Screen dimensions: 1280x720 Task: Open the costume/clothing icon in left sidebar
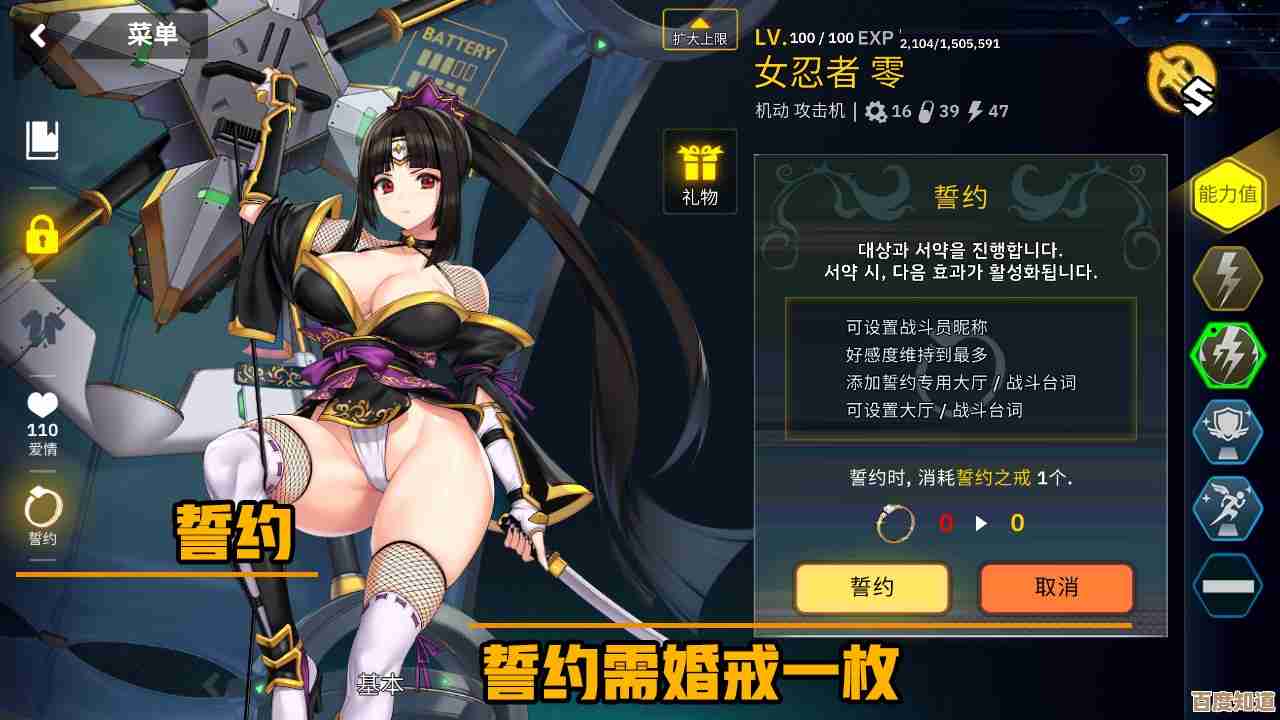click(42, 326)
